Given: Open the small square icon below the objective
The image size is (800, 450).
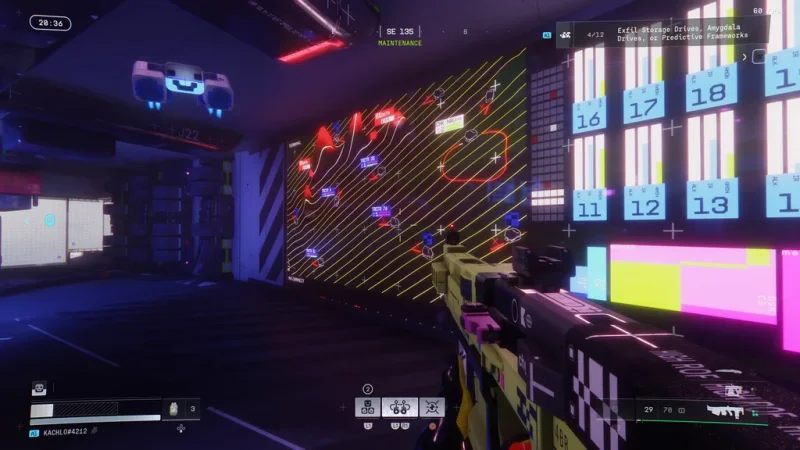Looking at the screenshot, I should click(757, 57).
